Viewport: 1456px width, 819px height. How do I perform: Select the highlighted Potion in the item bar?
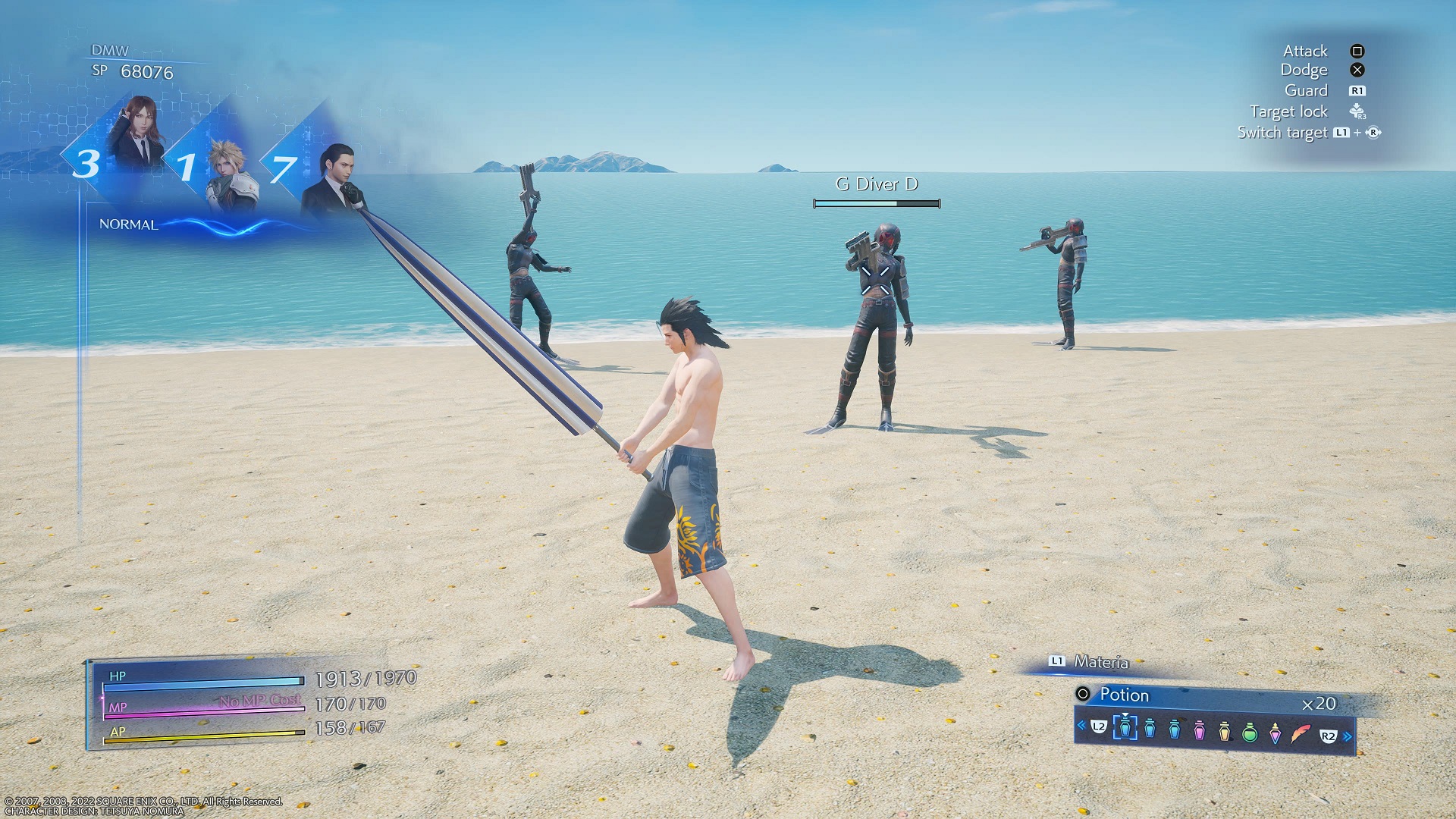1125,728
